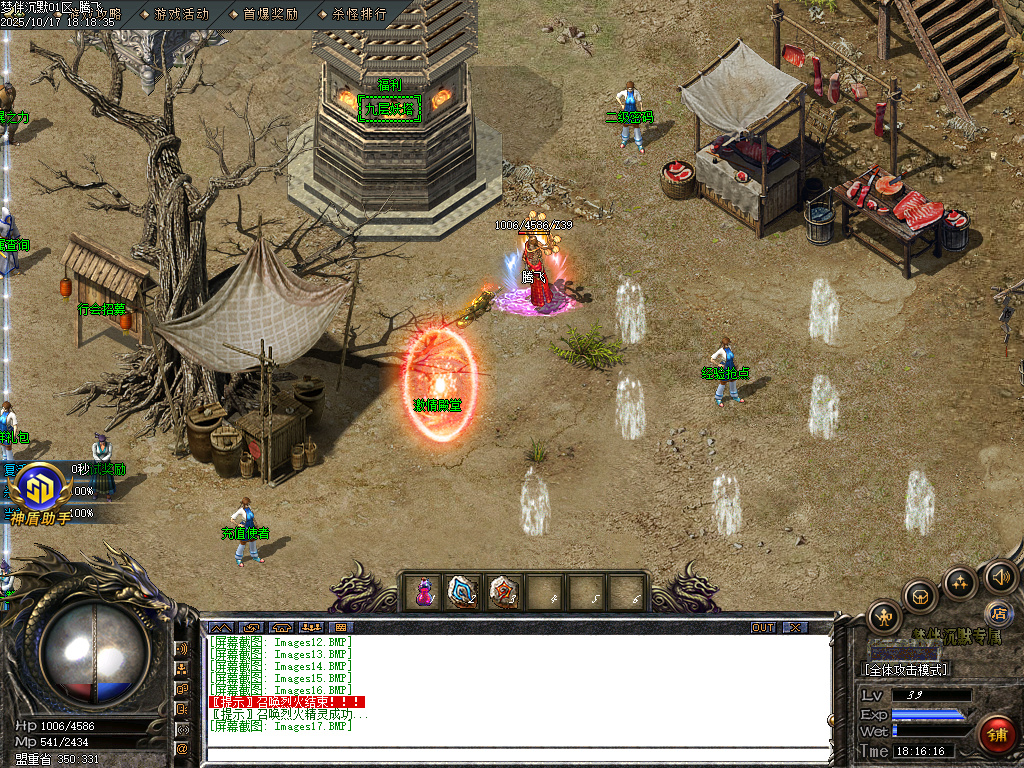Viewport: 1024px width, 768px height.
Task: Open the 杀怪排行 ranking menu
Action: [x=358, y=14]
